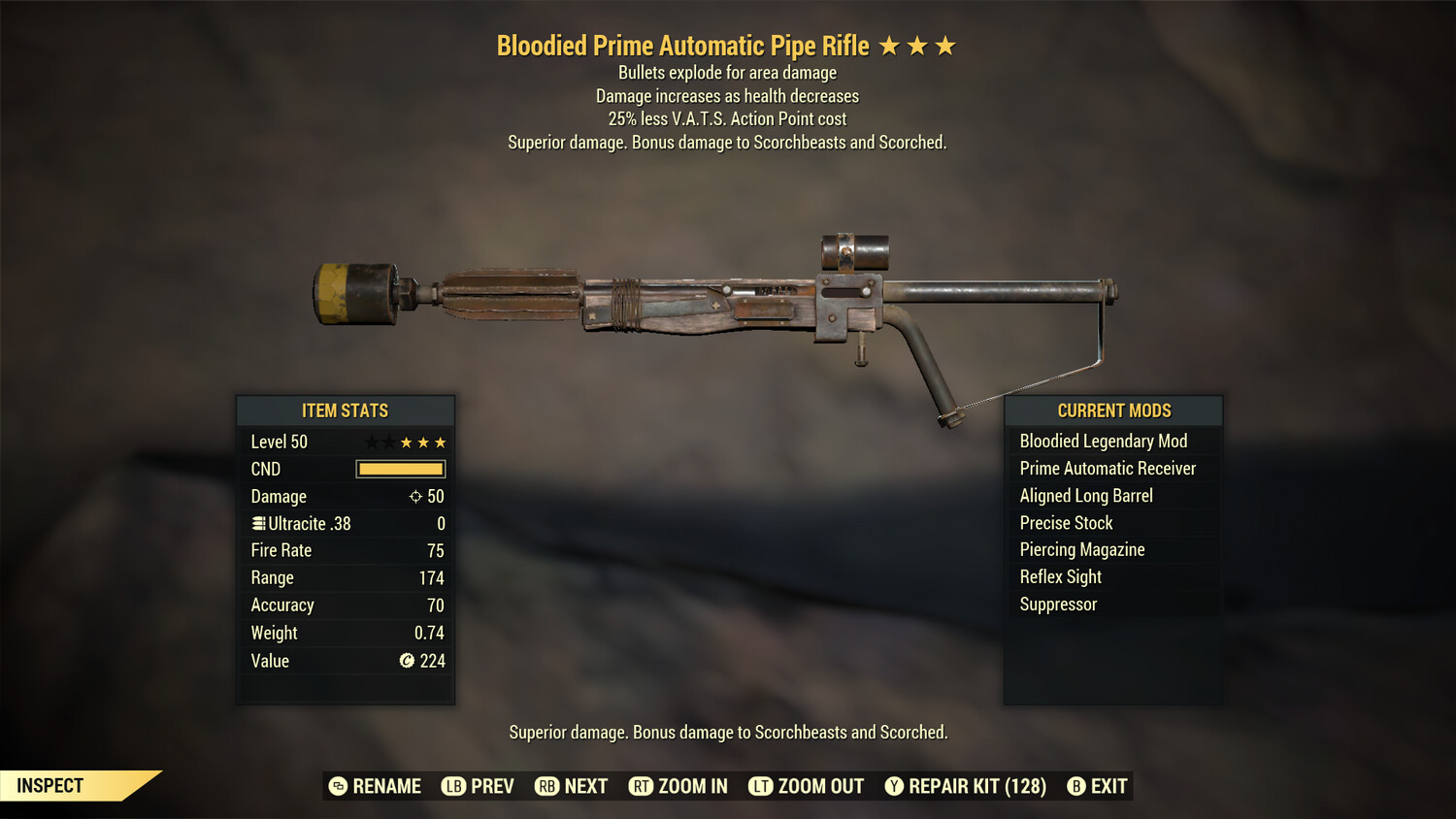Click the ammo magazine icon for Ultracite .38

(257, 523)
